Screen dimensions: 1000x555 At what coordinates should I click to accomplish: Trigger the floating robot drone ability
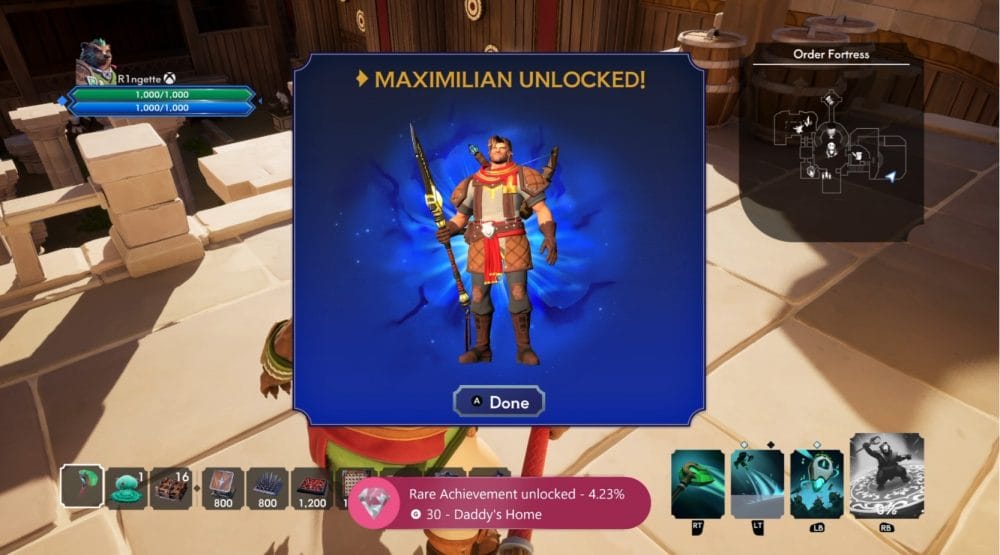tap(816, 483)
